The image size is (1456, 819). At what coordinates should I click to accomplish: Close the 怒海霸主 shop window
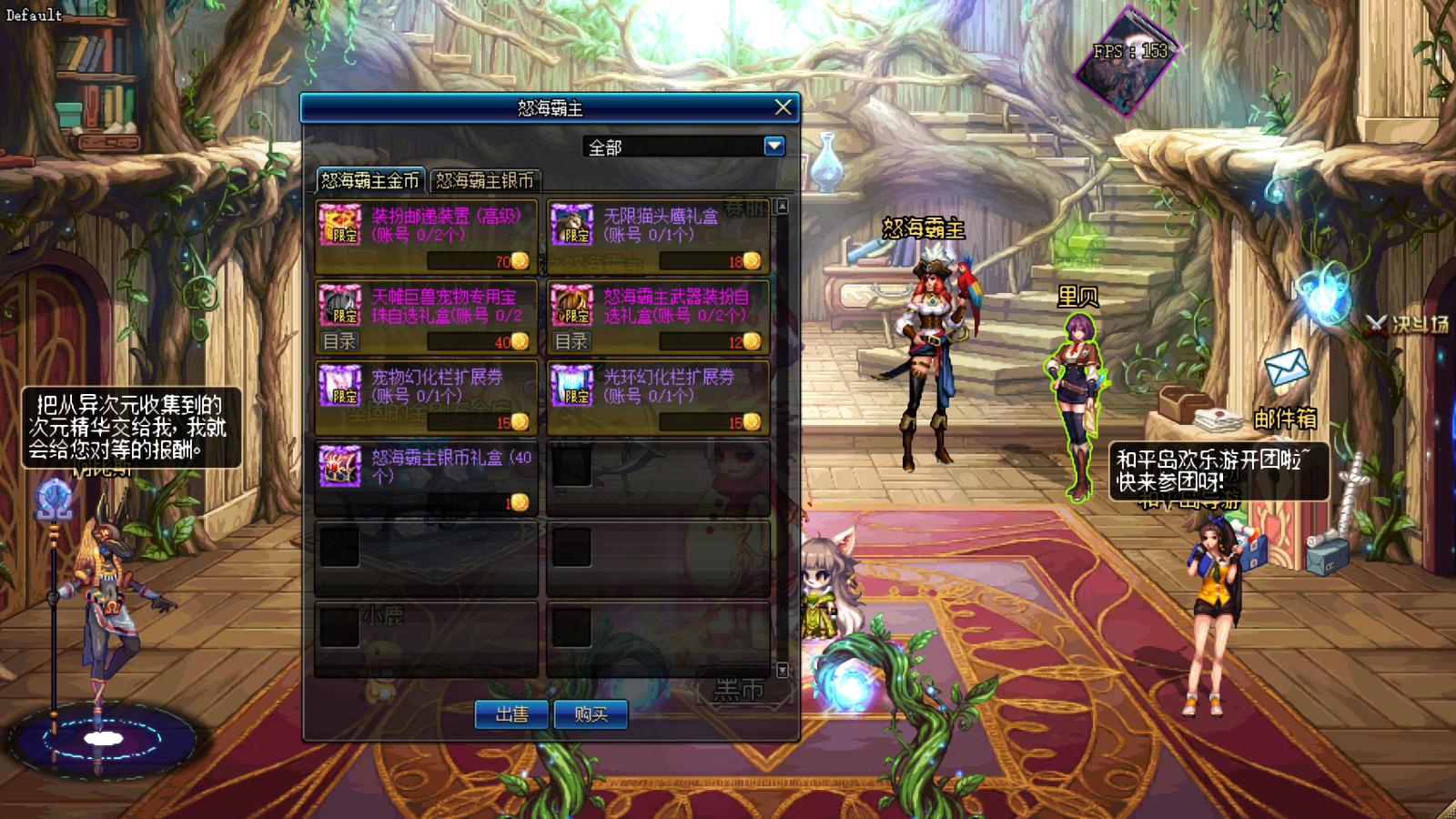click(783, 107)
